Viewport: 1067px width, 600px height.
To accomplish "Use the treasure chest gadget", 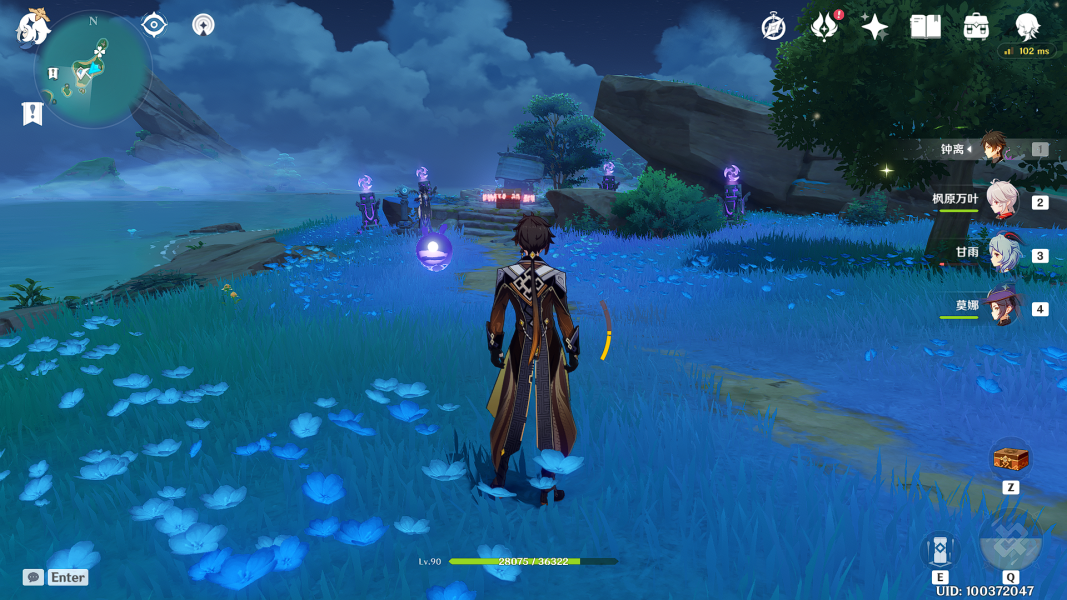I will click(x=1010, y=460).
